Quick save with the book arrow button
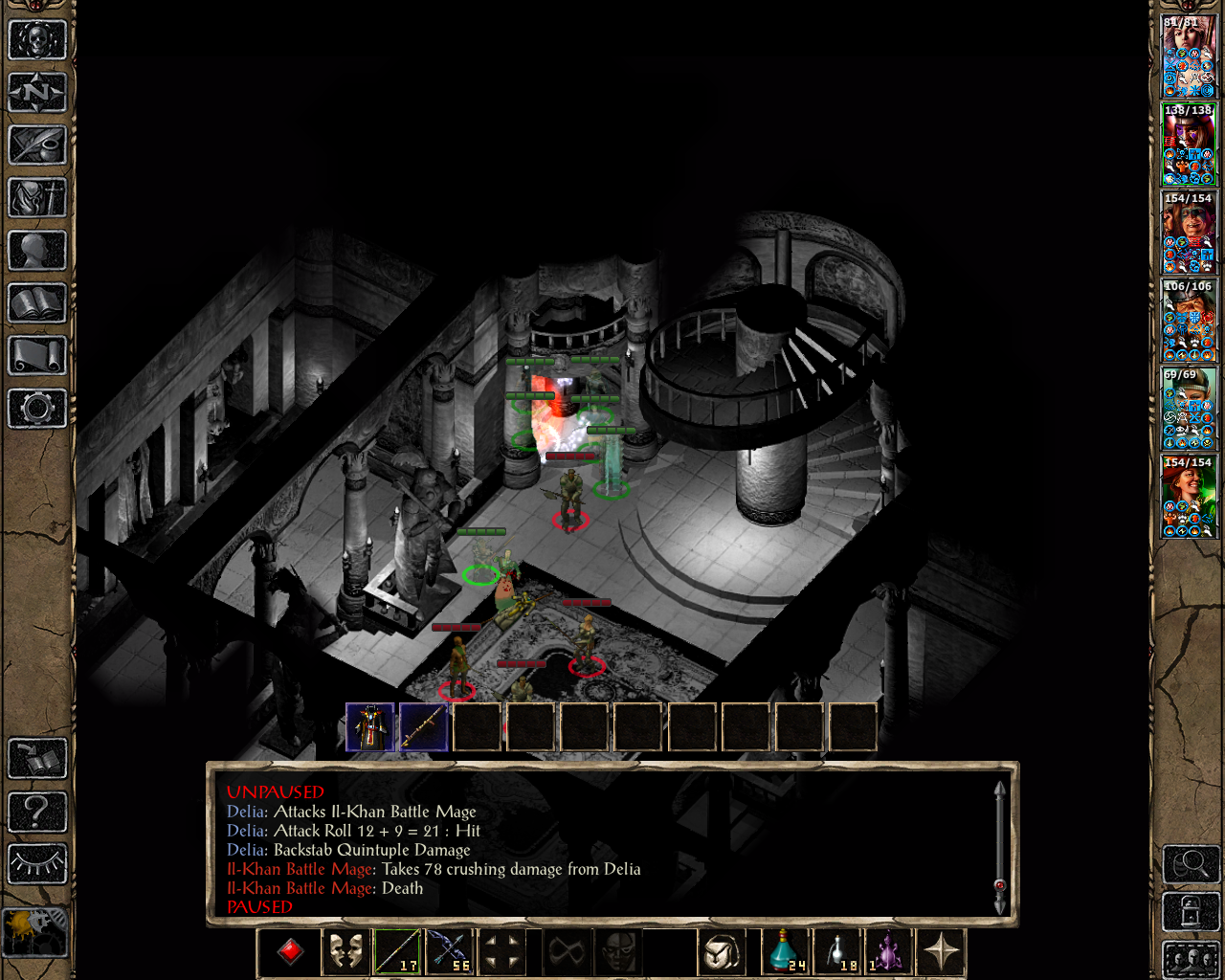 37,759
